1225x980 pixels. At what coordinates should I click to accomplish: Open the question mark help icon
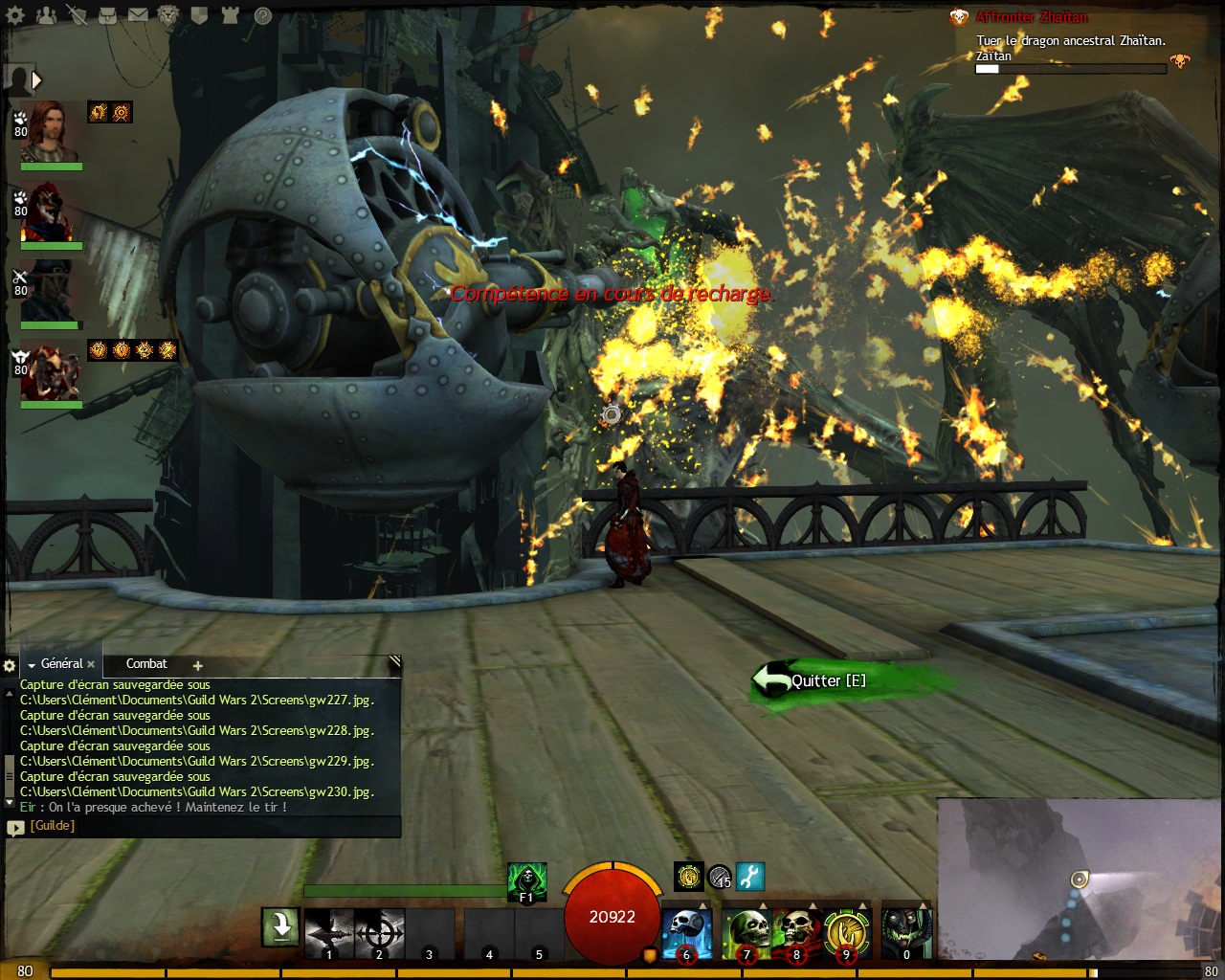point(262,15)
